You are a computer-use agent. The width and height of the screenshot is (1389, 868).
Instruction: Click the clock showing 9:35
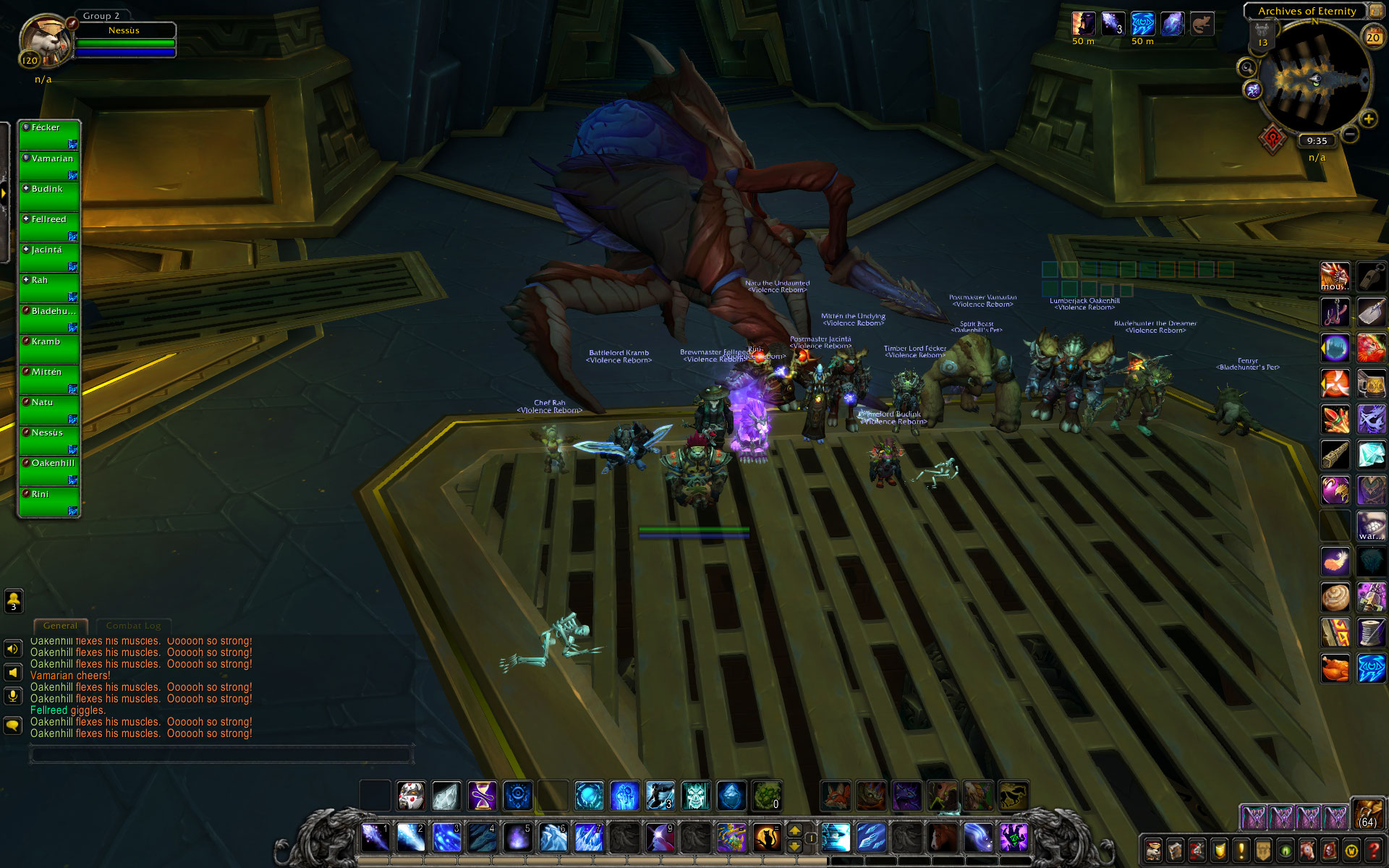(1317, 141)
